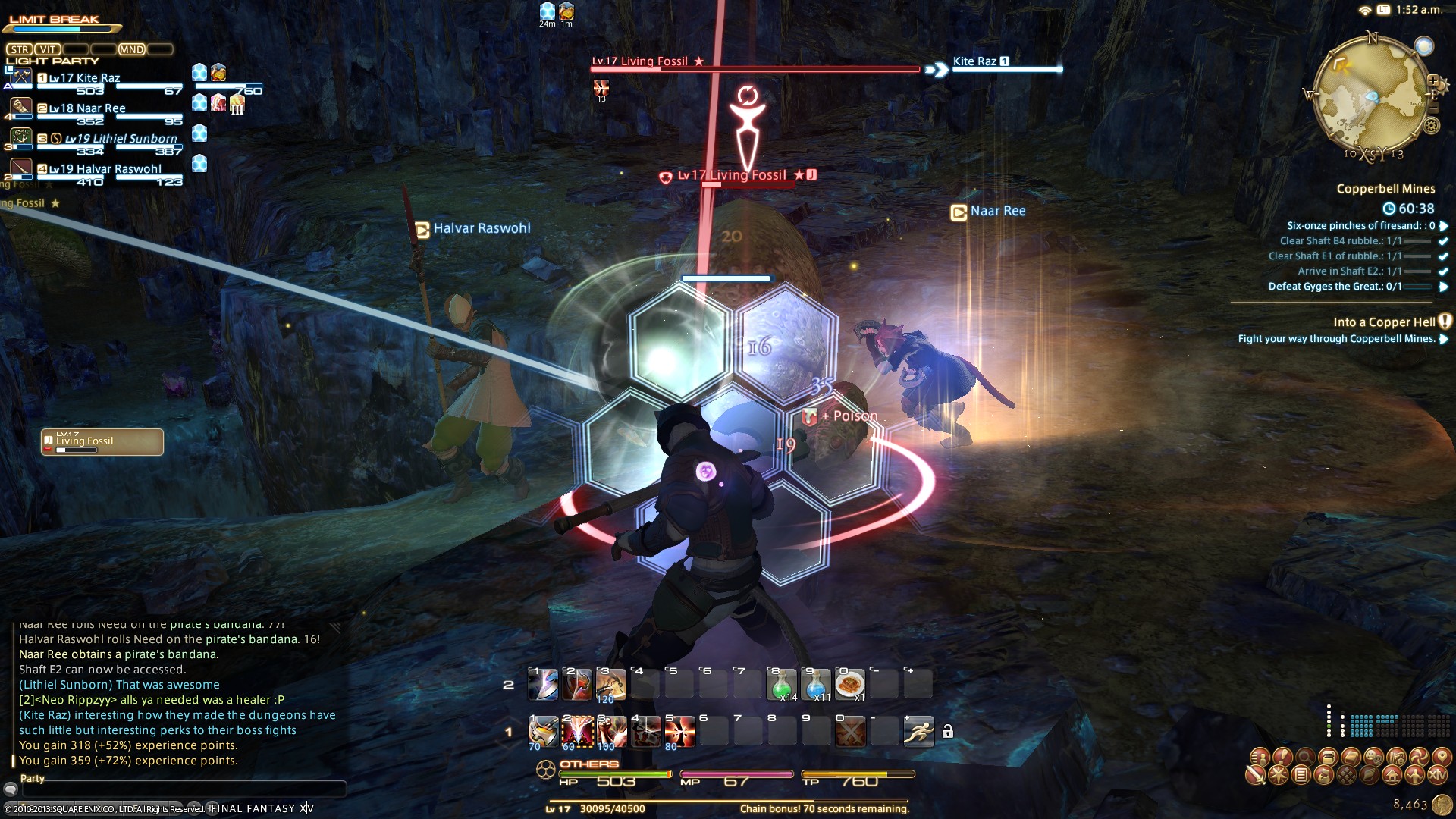Viewport: 1456px width, 819px height.
Task: Zoom in the minimap with the plus button
Action: pos(1433,80)
